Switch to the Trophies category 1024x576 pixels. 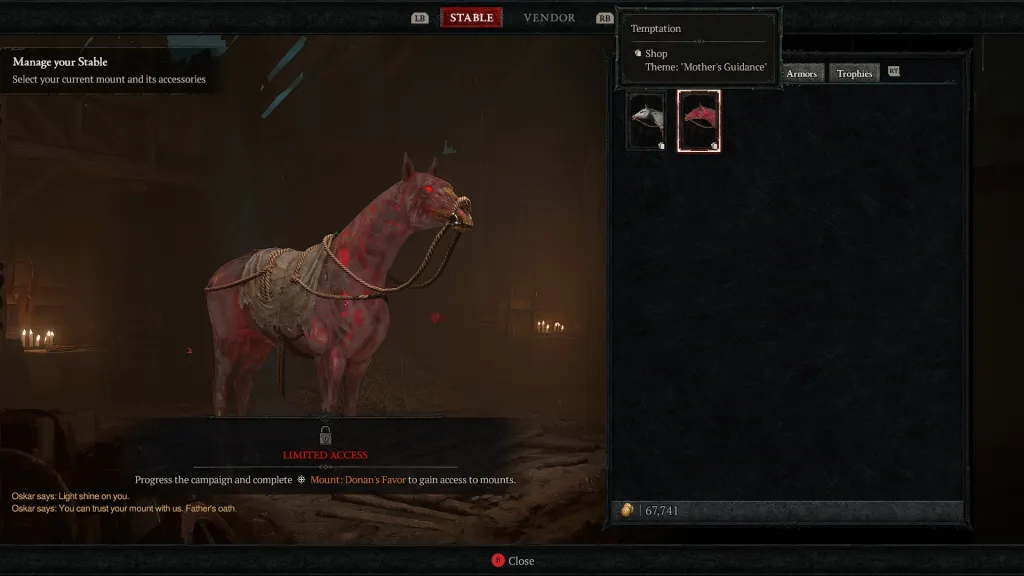click(854, 73)
